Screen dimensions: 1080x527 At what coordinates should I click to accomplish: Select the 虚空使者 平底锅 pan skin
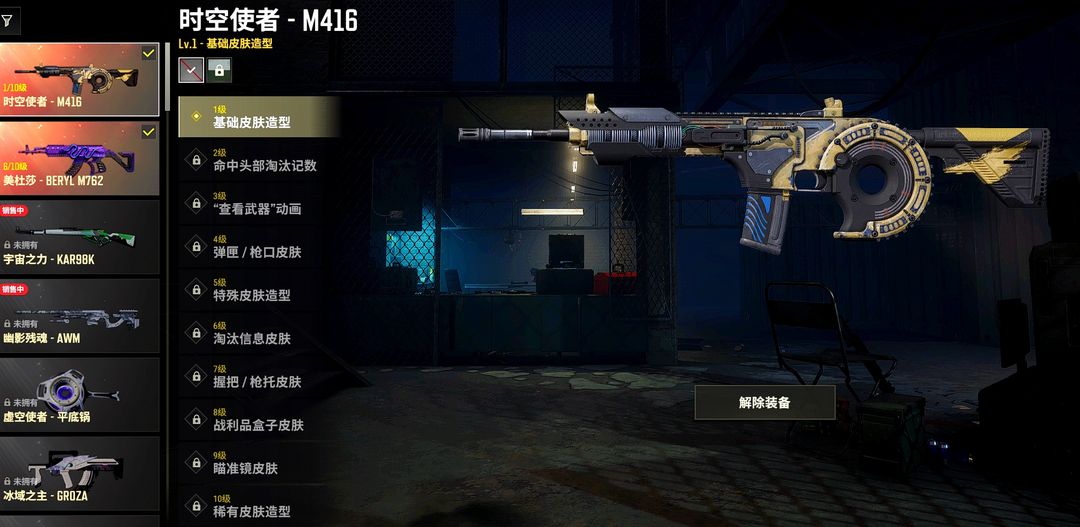pyautogui.click(x=79, y=395)
